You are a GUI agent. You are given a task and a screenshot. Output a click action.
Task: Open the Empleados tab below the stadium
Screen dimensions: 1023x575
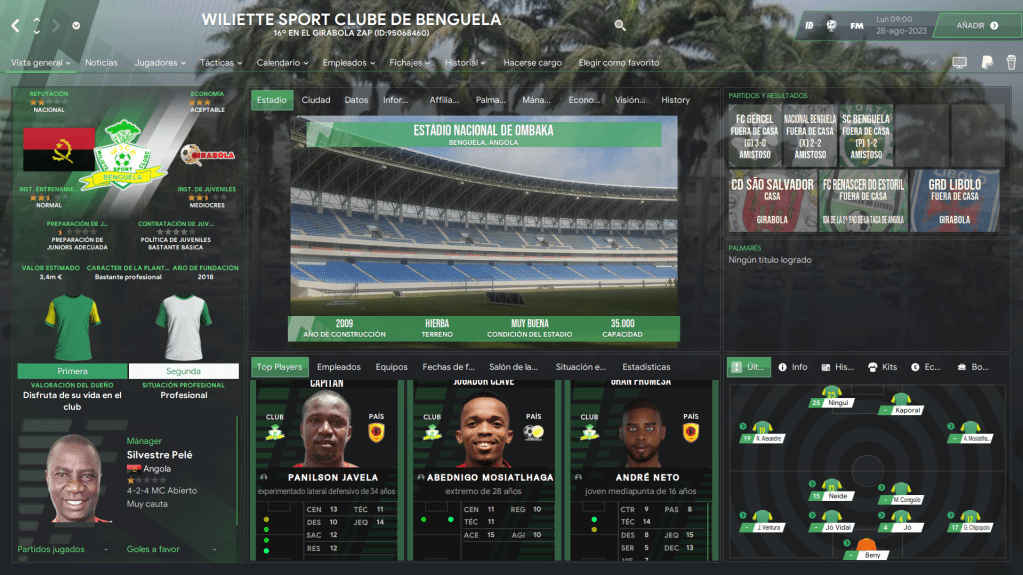point(338,367)
